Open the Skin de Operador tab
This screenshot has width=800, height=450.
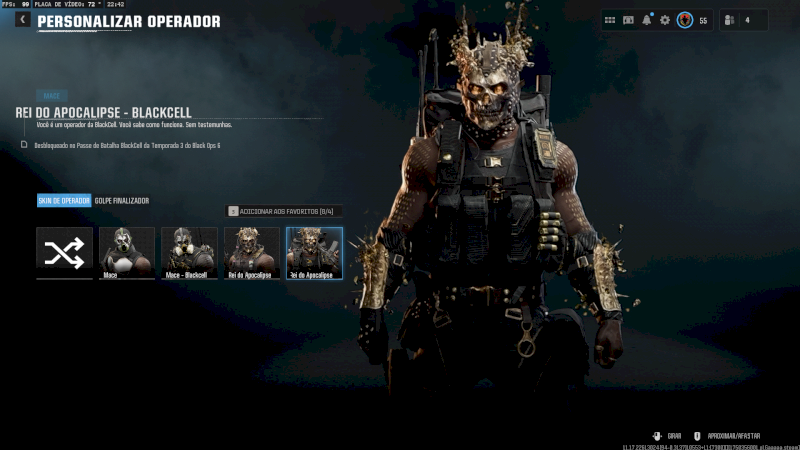(x=64, y=201)
